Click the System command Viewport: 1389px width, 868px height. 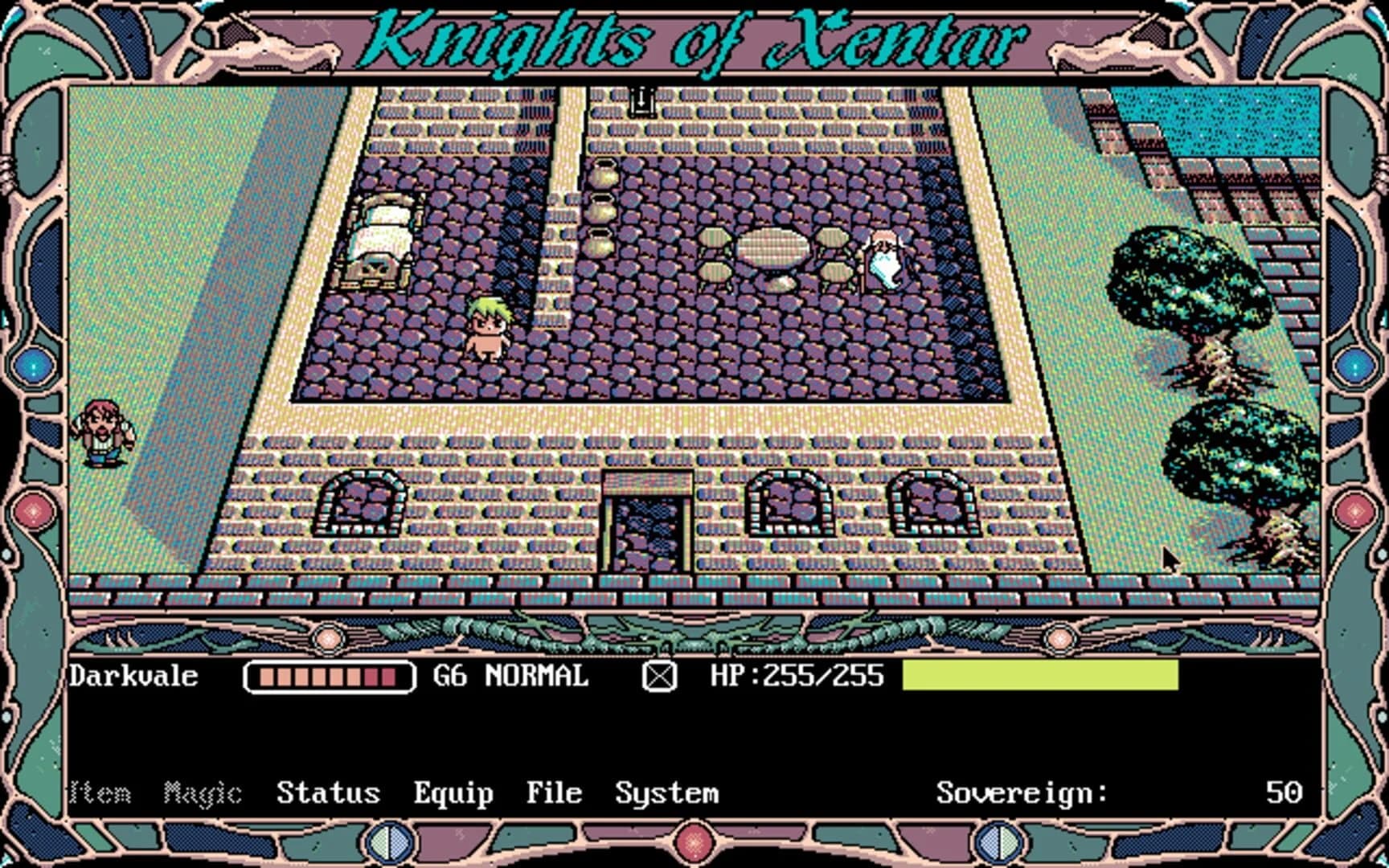coord(667,792)
